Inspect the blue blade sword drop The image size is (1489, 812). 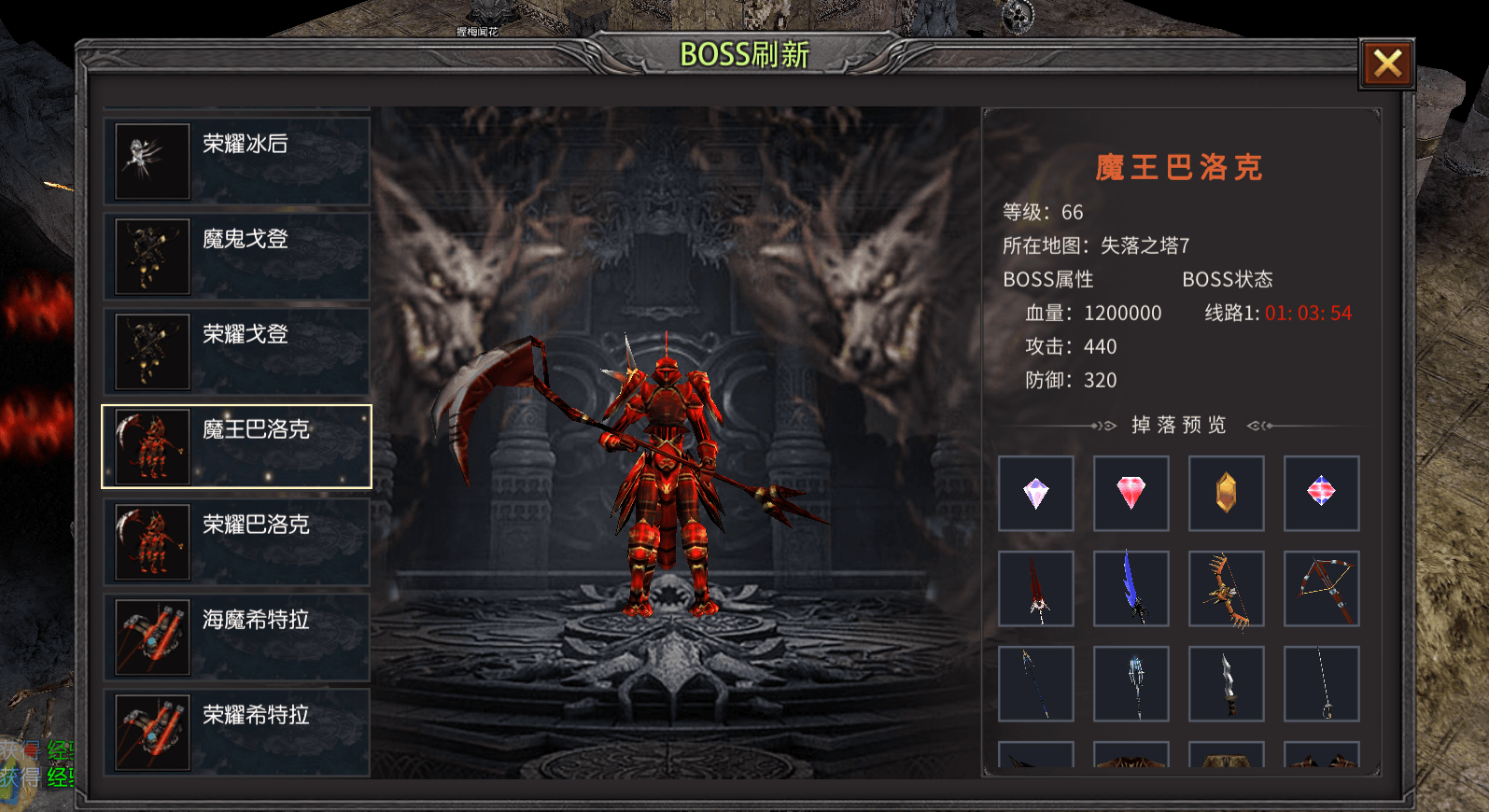pos(1131,589)
